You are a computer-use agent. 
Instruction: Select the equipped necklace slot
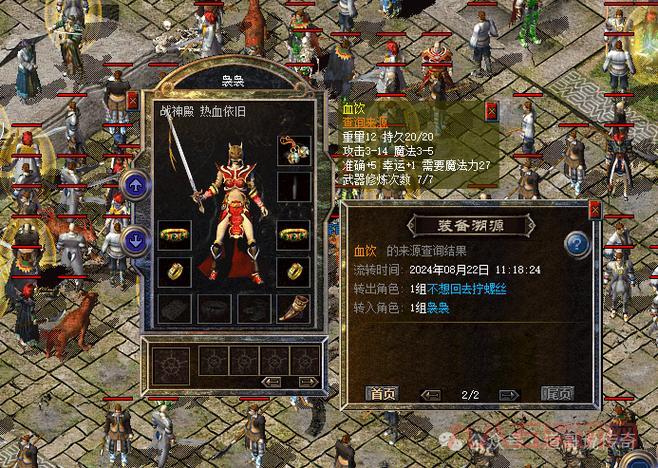tap(293, 151)
